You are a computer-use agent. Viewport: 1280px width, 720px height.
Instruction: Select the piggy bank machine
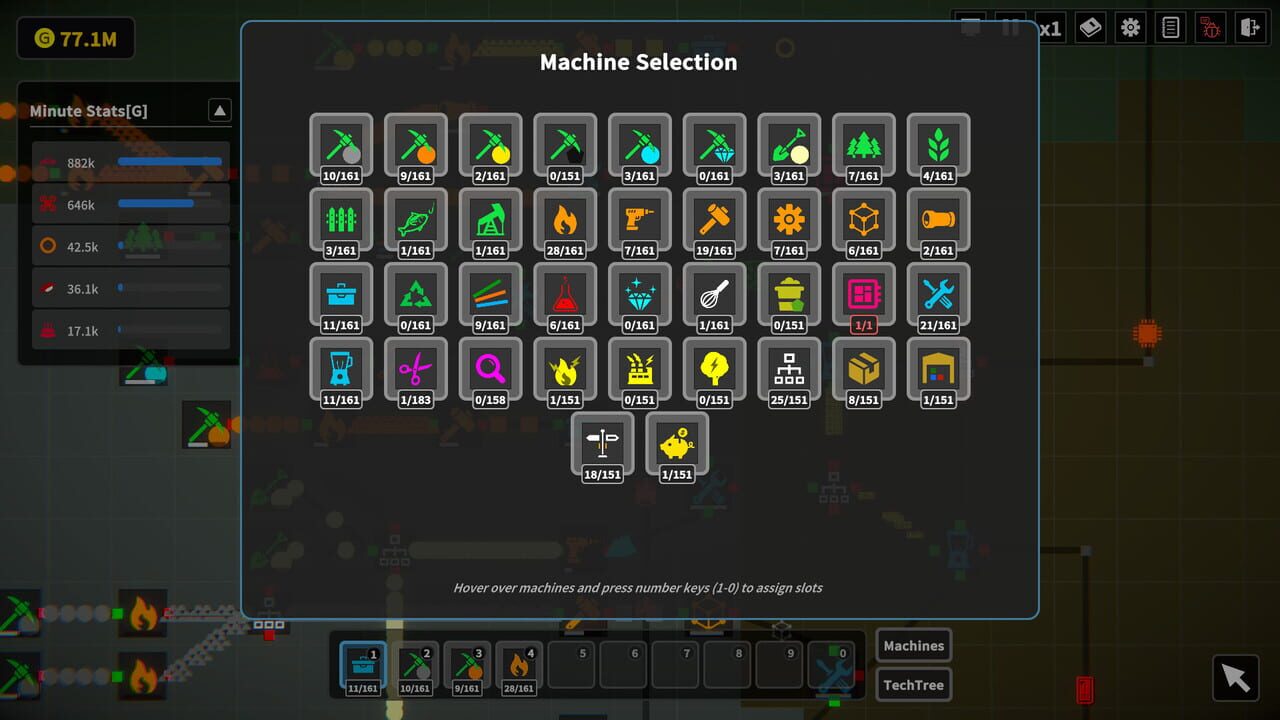(x=677, y=443)
